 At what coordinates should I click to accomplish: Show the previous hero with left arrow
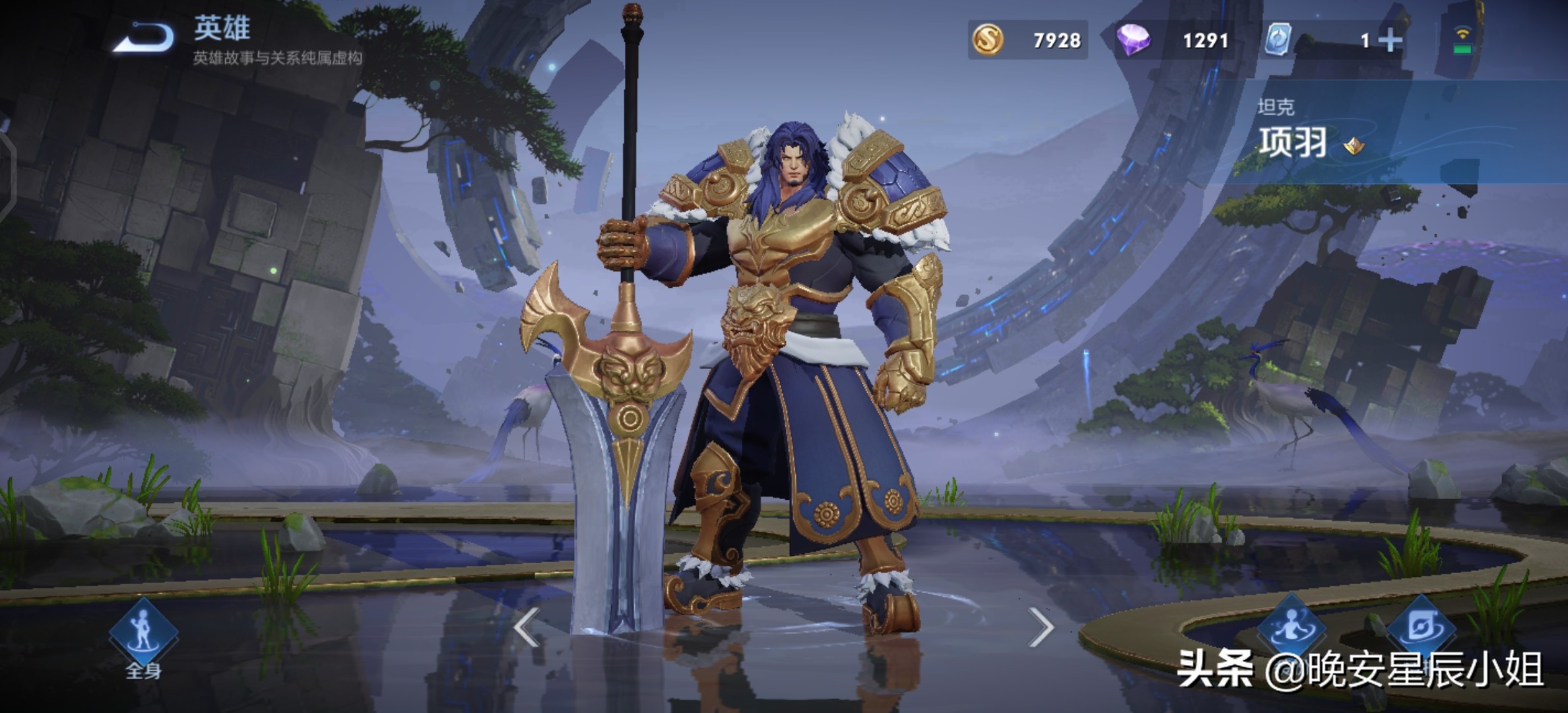(x=527, y=627)
